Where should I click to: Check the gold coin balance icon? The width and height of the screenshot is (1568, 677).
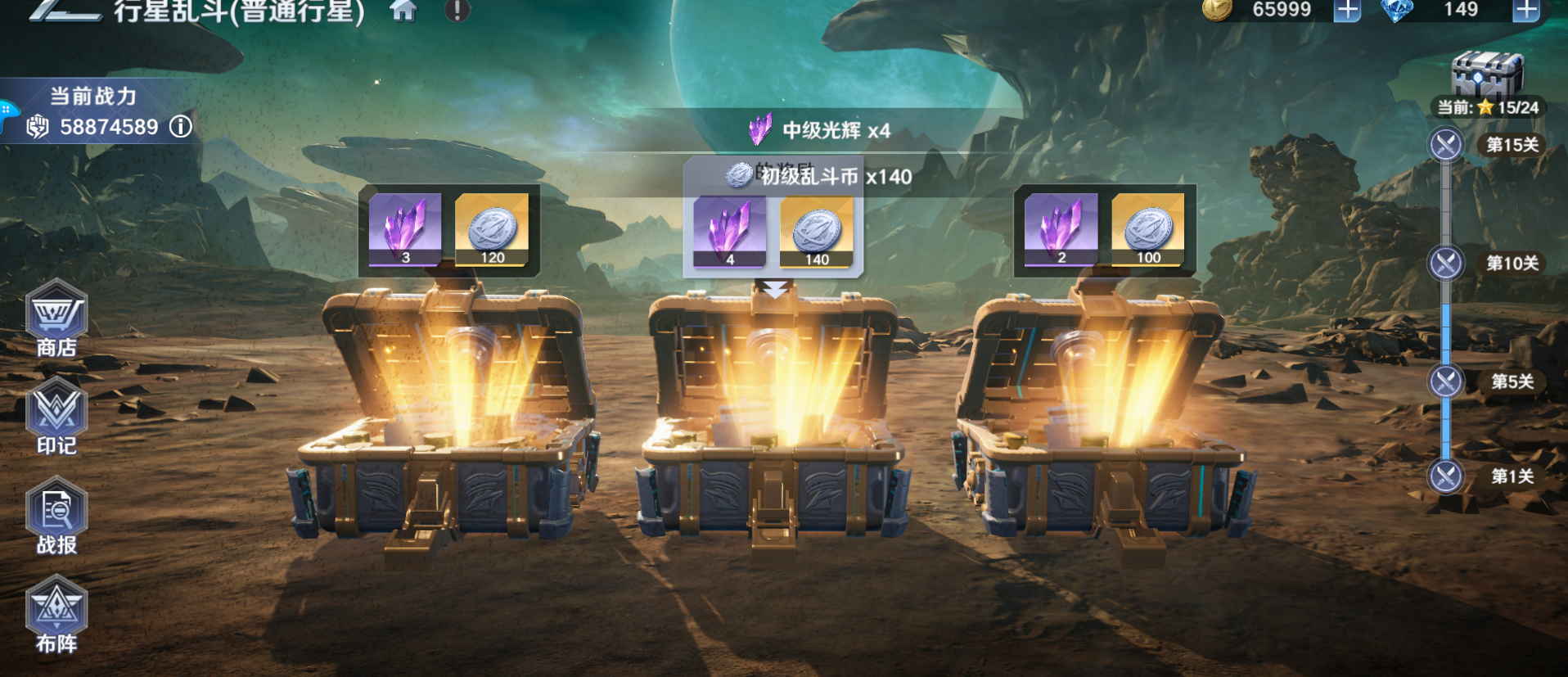(1217, 11)
